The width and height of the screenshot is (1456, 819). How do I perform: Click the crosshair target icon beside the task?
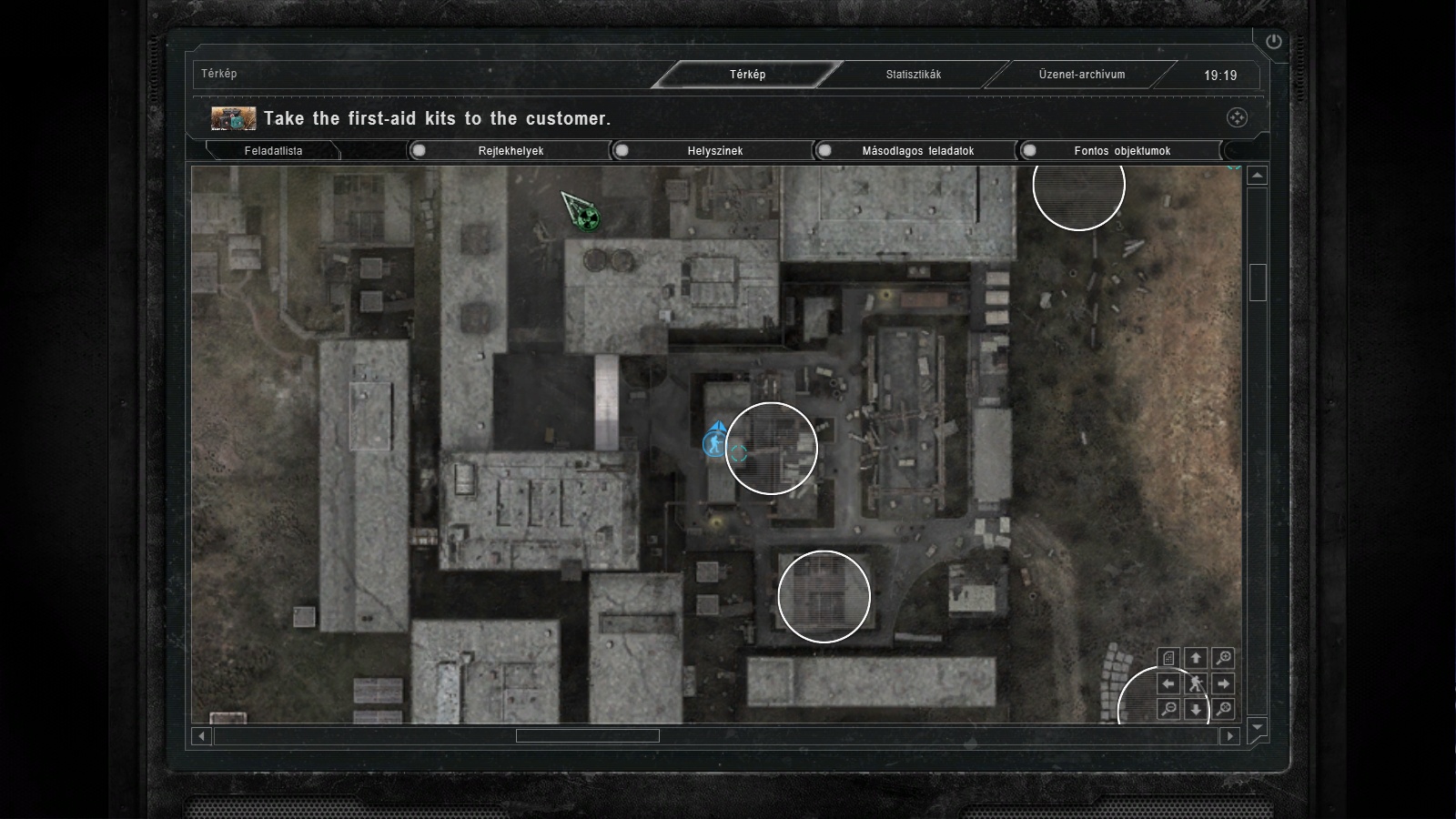pyautogui.click(x=1237, y=117)
